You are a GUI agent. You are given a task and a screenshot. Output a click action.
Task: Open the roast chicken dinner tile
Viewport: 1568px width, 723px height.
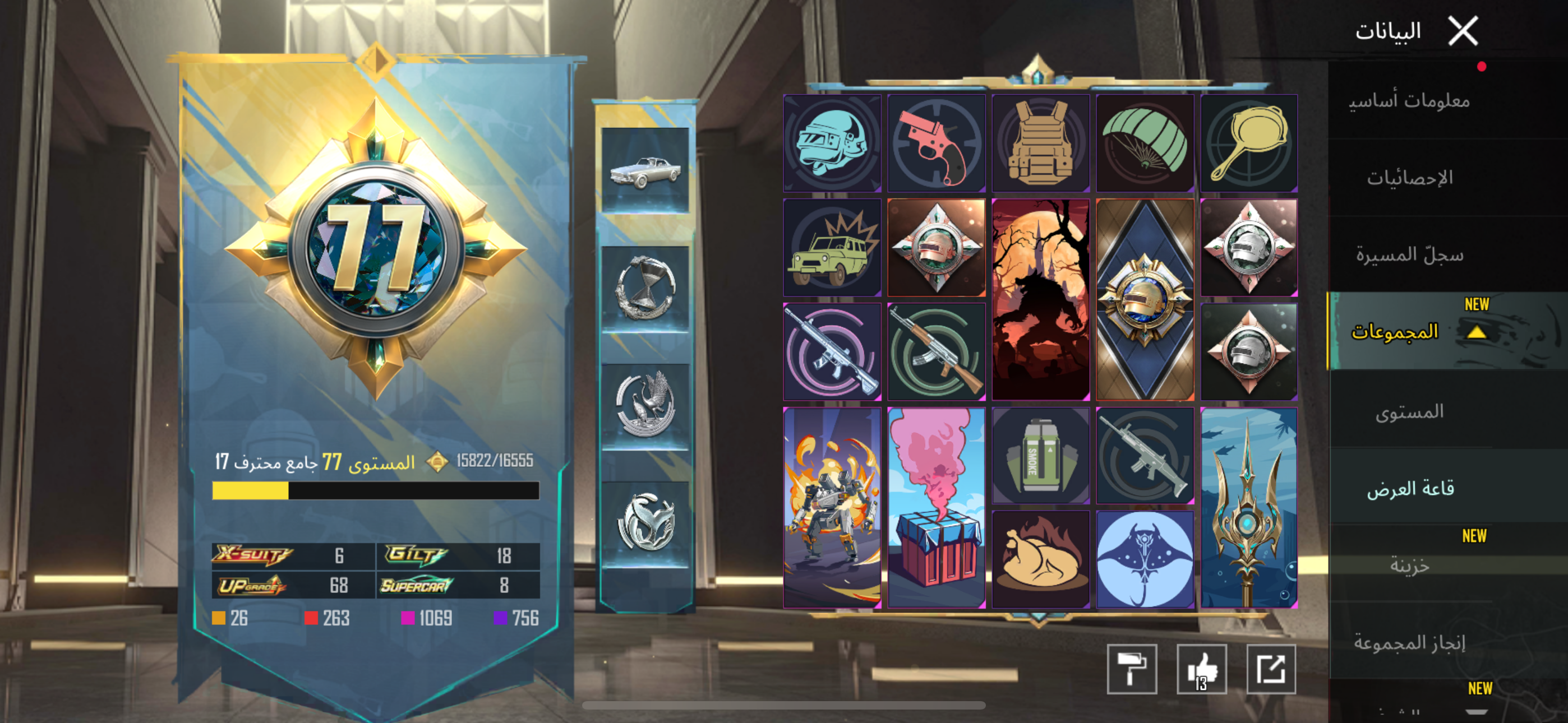click(x=1041, y=559)
